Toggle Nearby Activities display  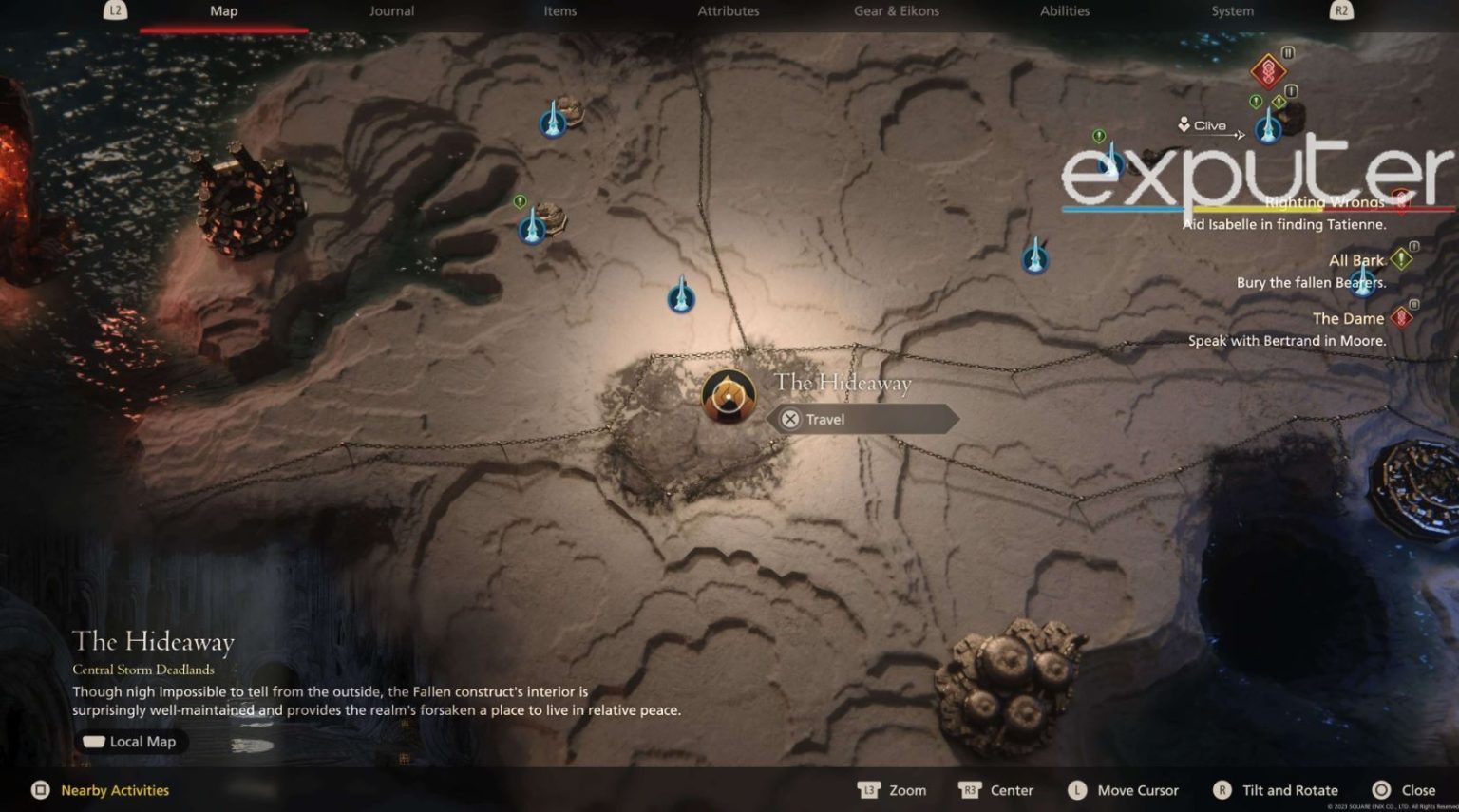click(x=100, y=789)
